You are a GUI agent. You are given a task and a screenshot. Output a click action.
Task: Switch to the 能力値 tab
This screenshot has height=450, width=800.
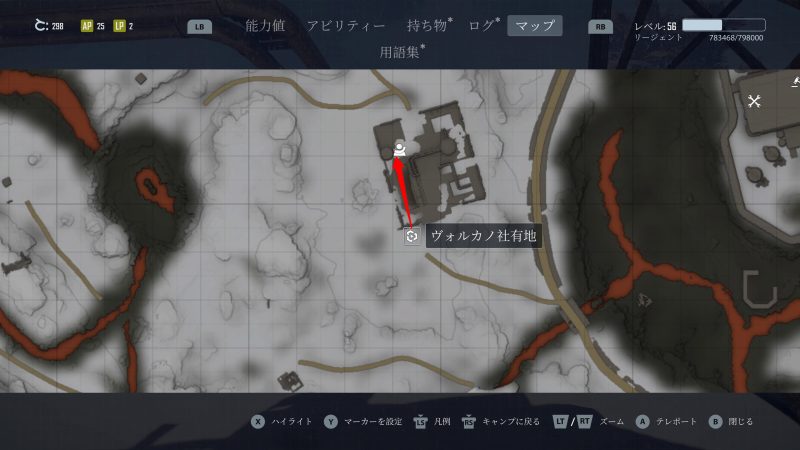coord(265,26)
